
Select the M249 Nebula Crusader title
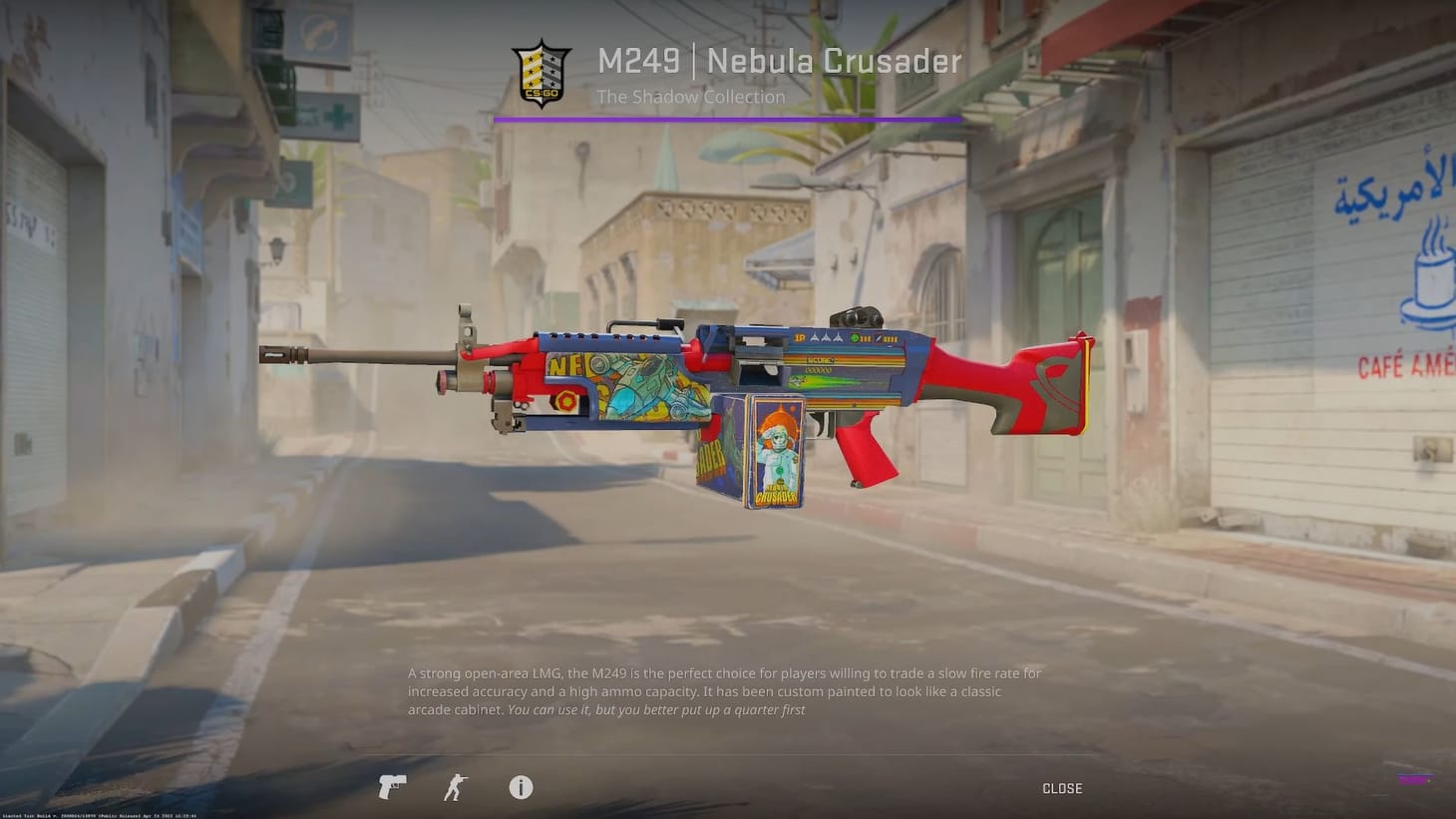(778, 61)
